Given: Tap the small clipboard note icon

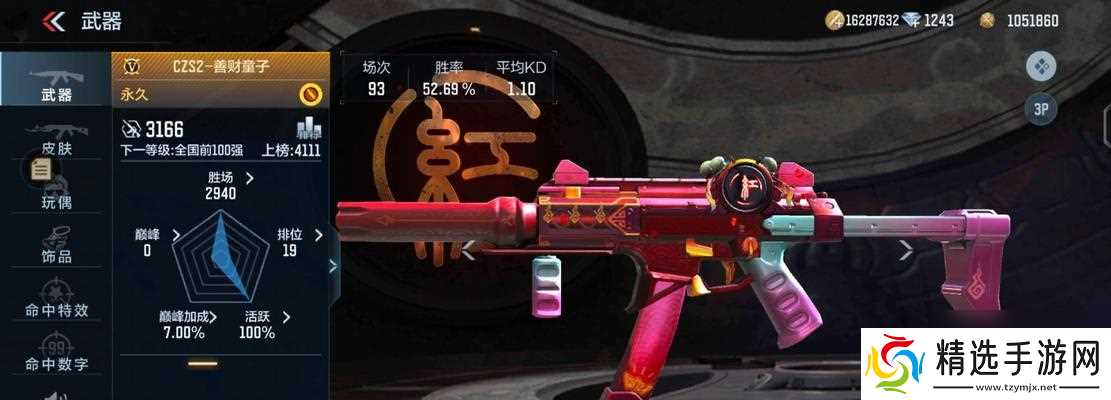Looking at the screenshot, I should pyautogui.click(x=40, y=170).
